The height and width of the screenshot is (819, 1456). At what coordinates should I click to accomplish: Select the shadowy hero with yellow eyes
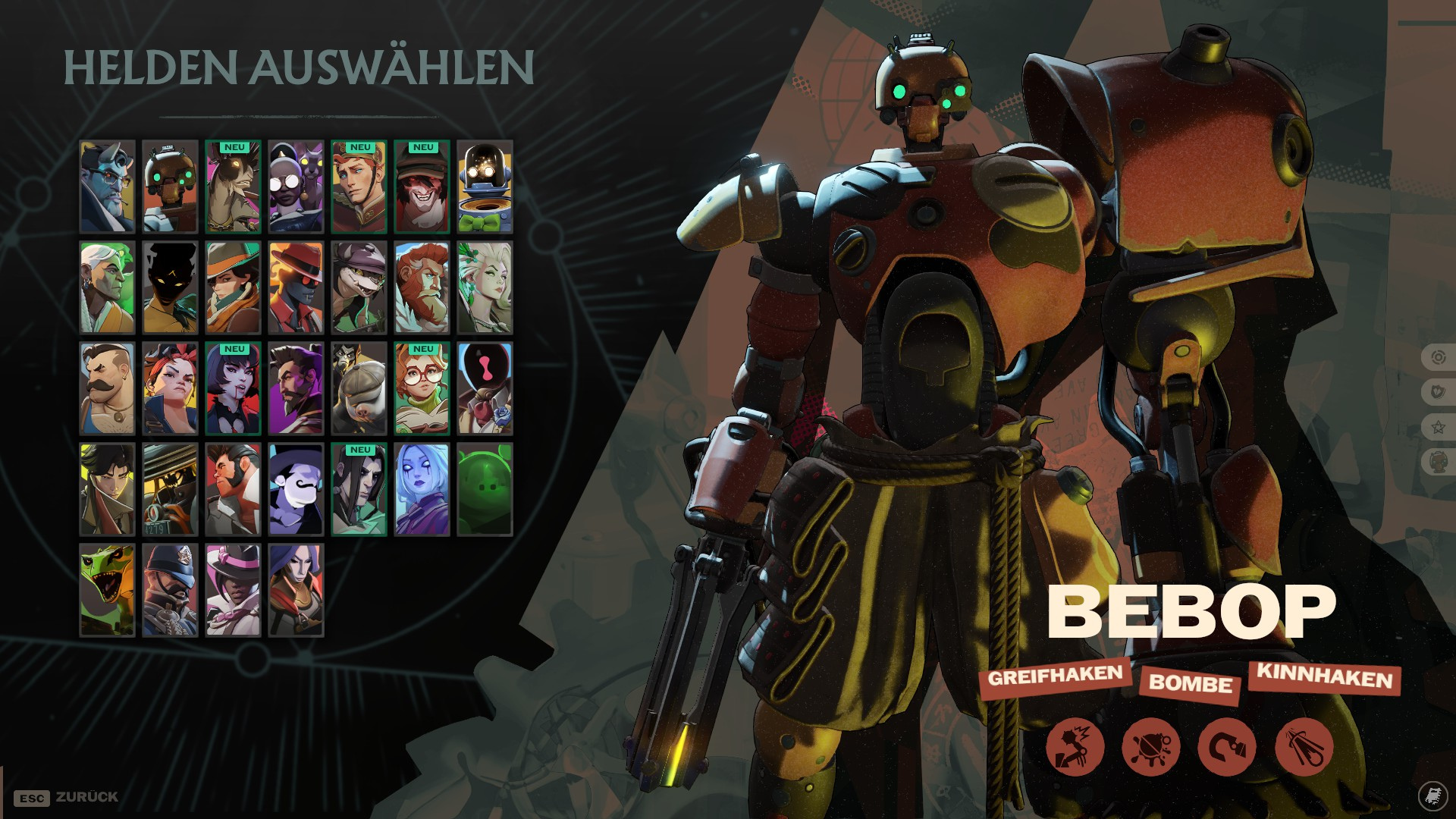pyautogui.click(x=170, y=287)
